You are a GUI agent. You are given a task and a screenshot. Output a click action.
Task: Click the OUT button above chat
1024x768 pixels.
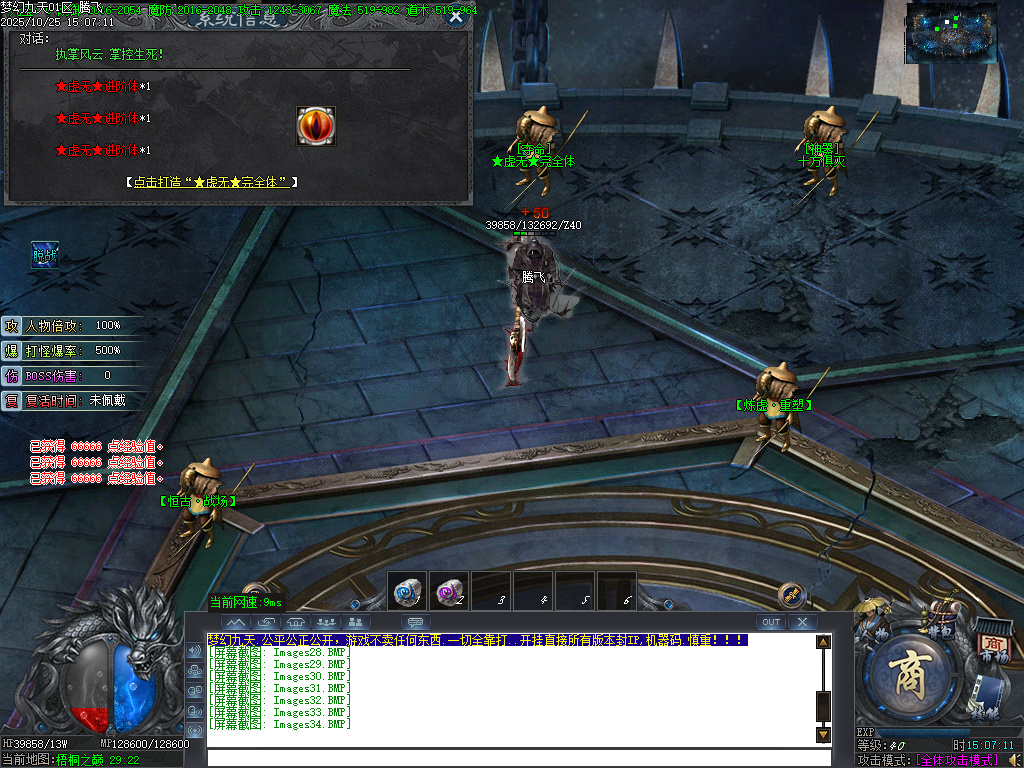(x=770, y=622)
